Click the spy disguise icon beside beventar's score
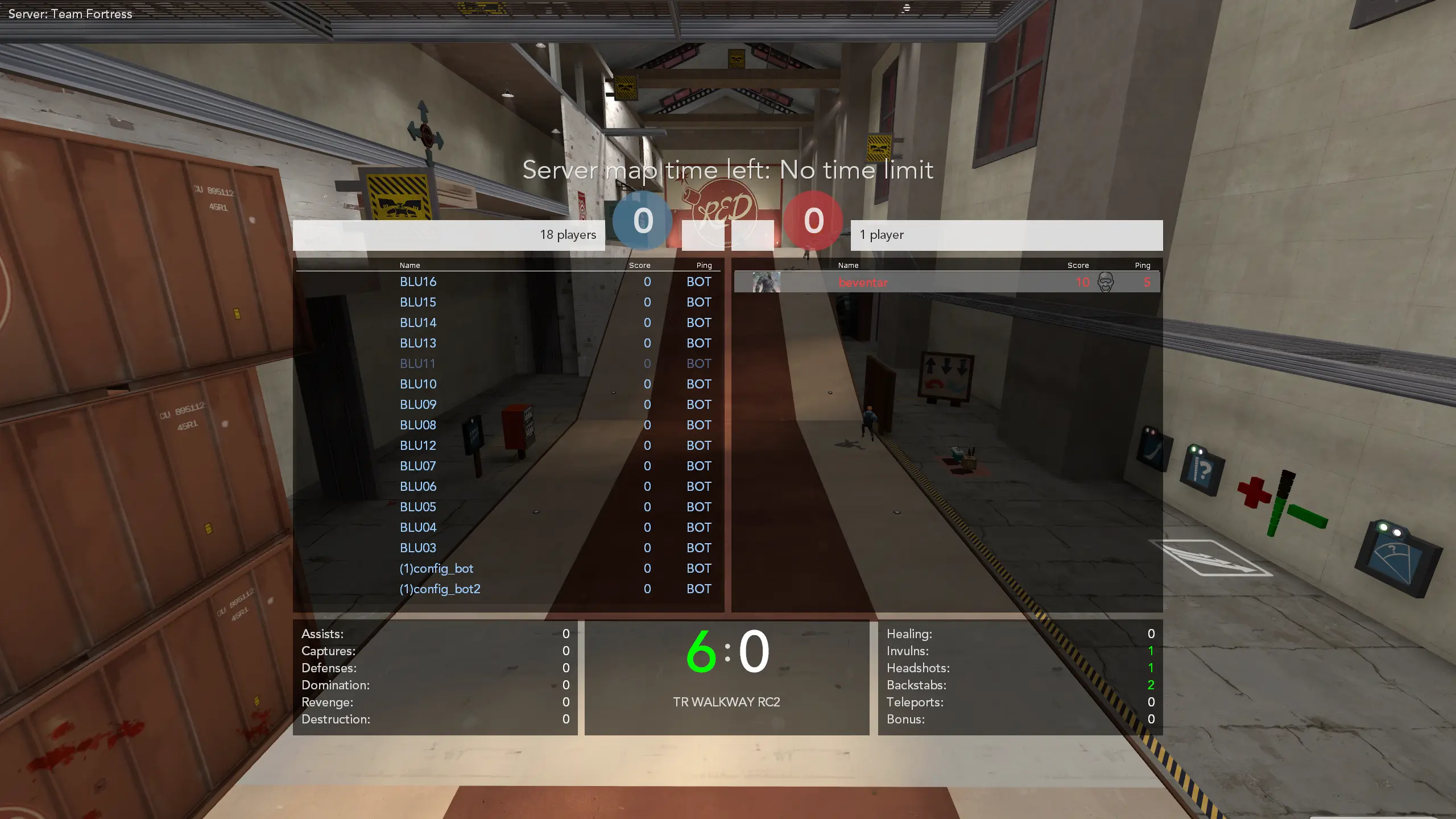This screenshot has width=1456, height=819. click(1105, 282)
